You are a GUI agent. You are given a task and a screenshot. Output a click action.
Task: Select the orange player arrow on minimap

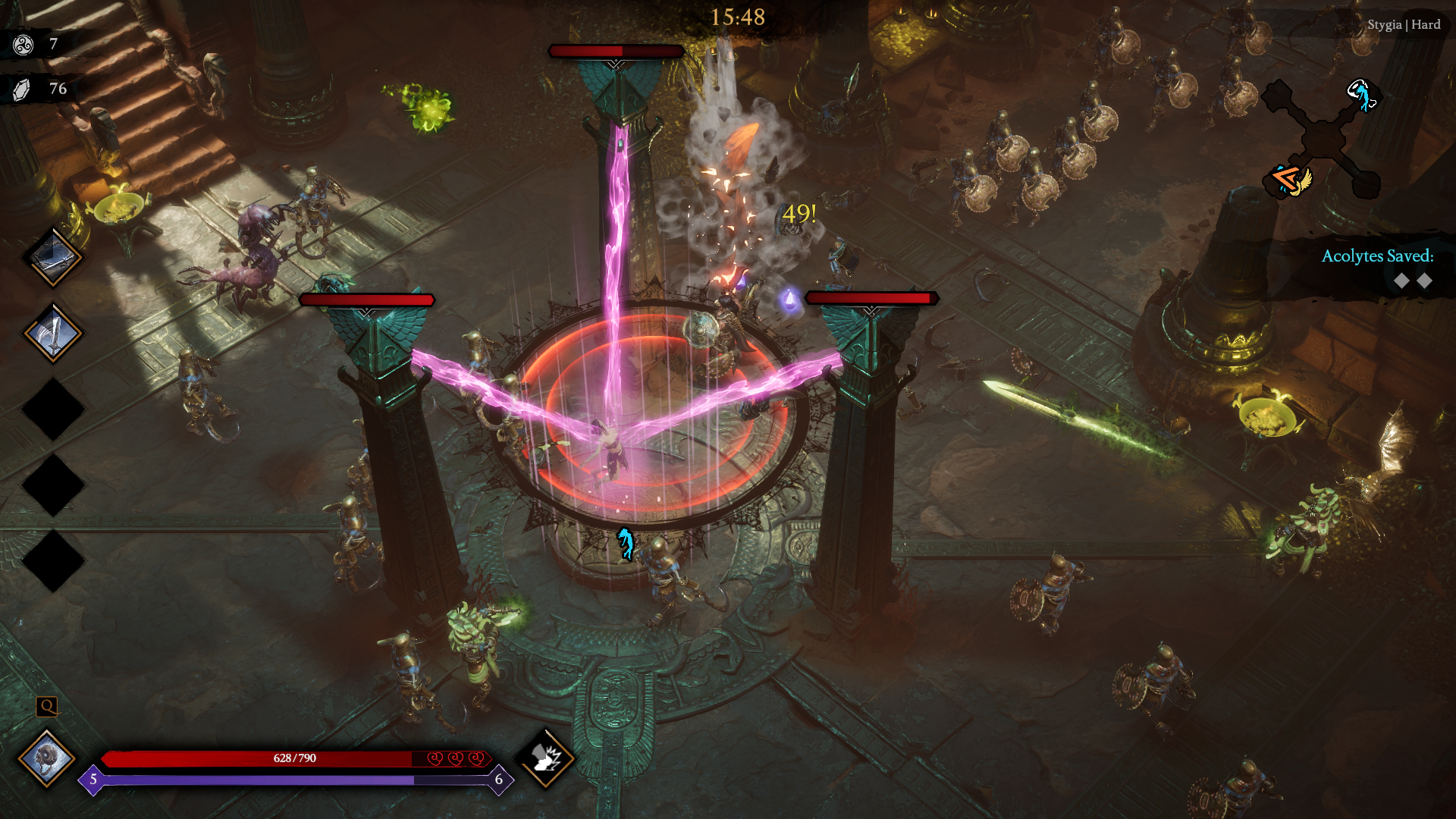point(1286,180)
